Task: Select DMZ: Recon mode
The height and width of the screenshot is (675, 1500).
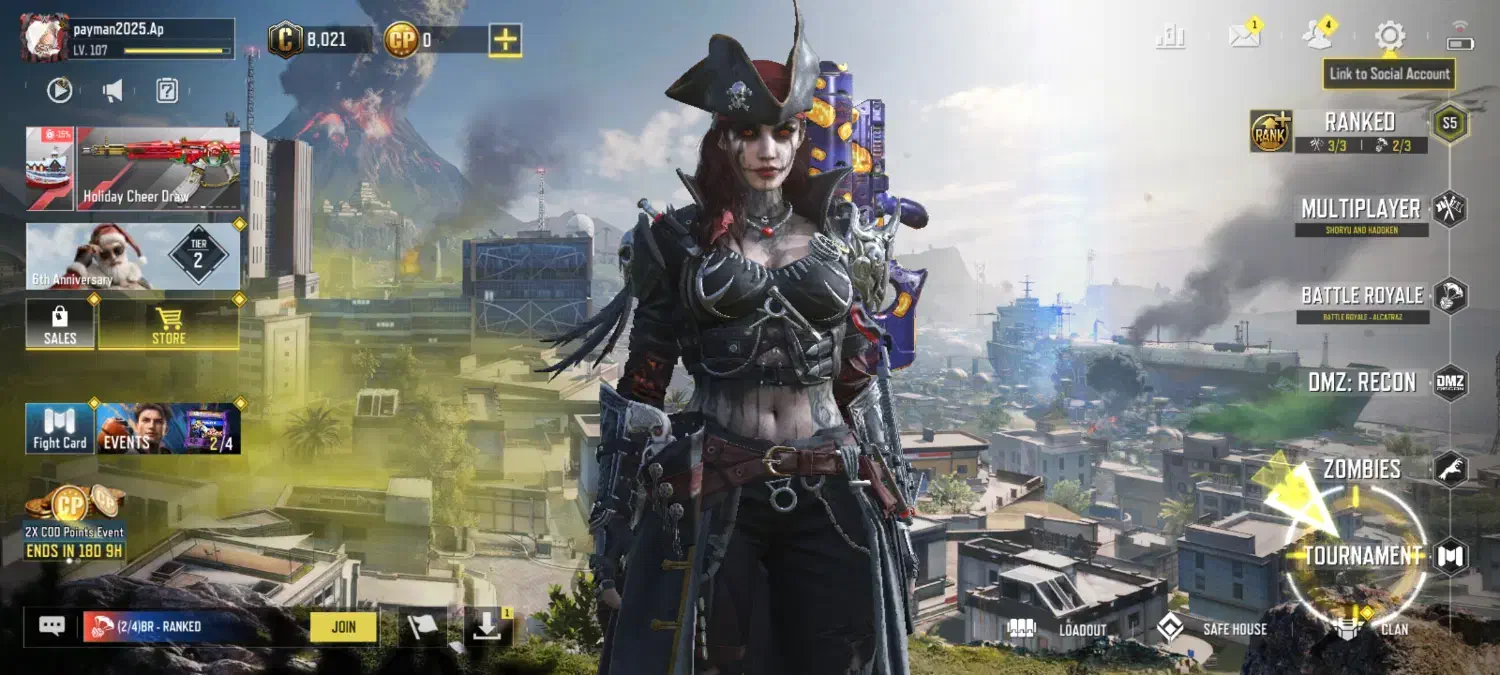Action: [1362, 382]
